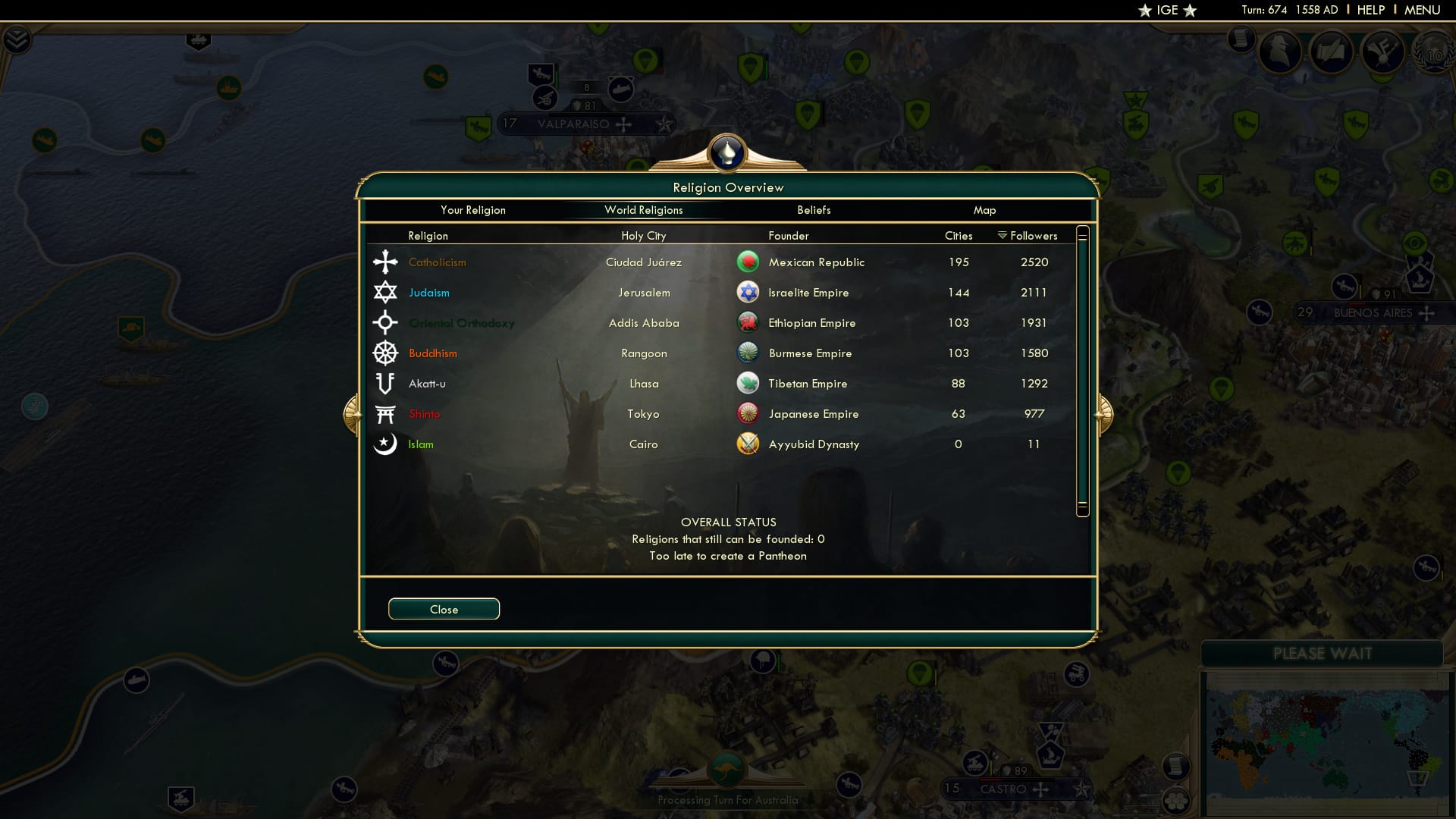Select the Tibetan Empire founder emblem
Viewport: 1456px width, 819px height.
coord(748,383)
